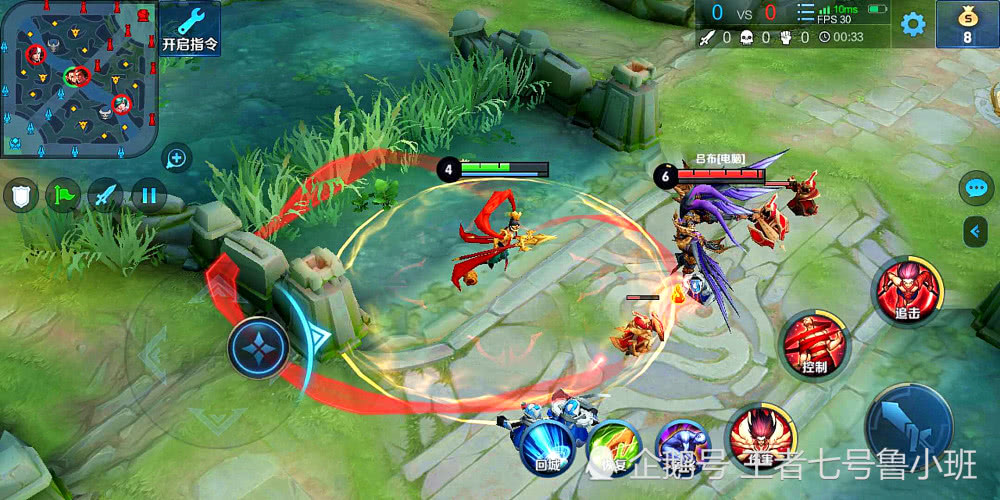Open the gold coin shop

pyautogui.click(x=967, y=24)
